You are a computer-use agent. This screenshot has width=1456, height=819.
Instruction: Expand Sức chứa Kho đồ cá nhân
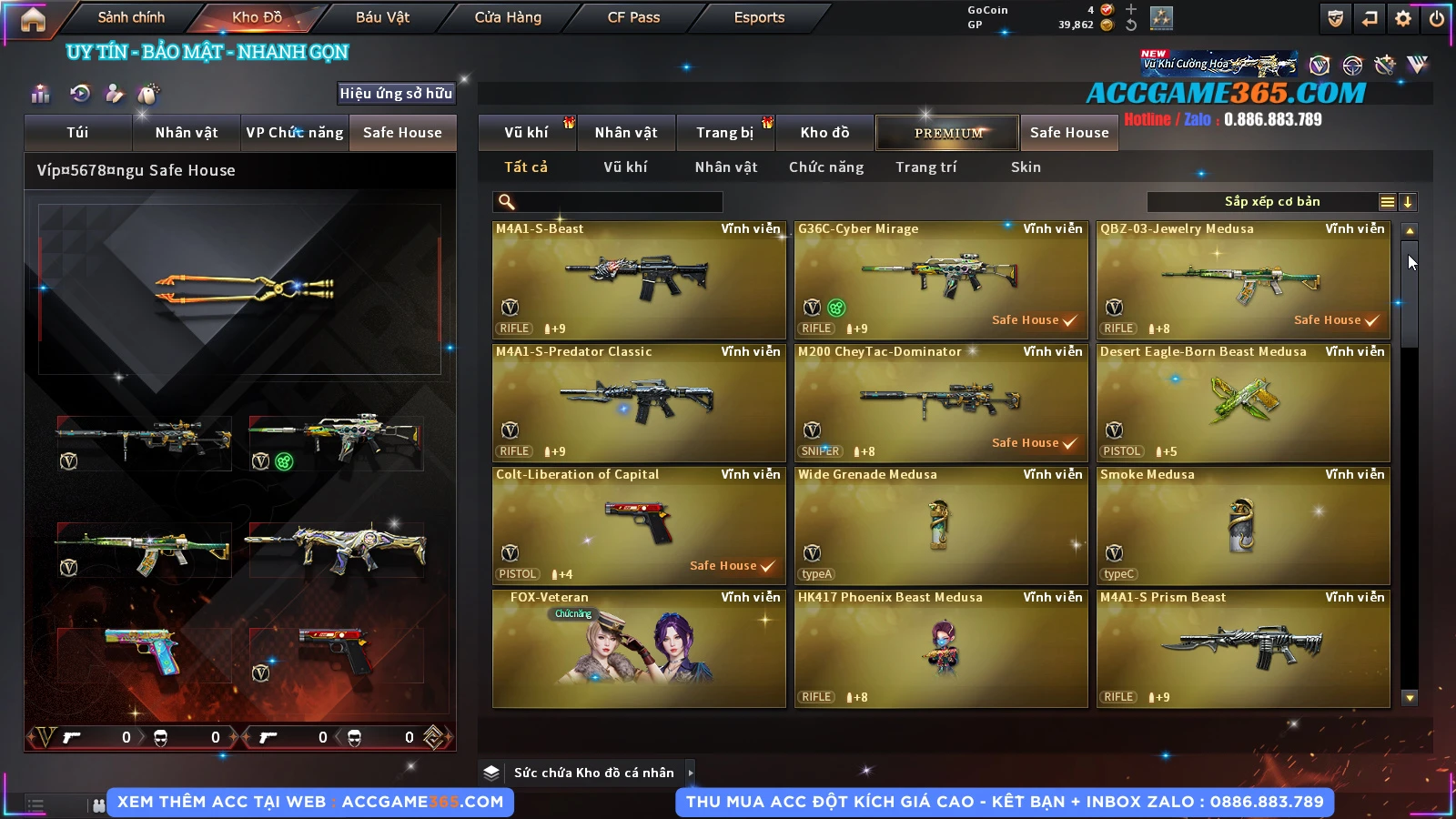pyautogui.click(x=594, y=773)
